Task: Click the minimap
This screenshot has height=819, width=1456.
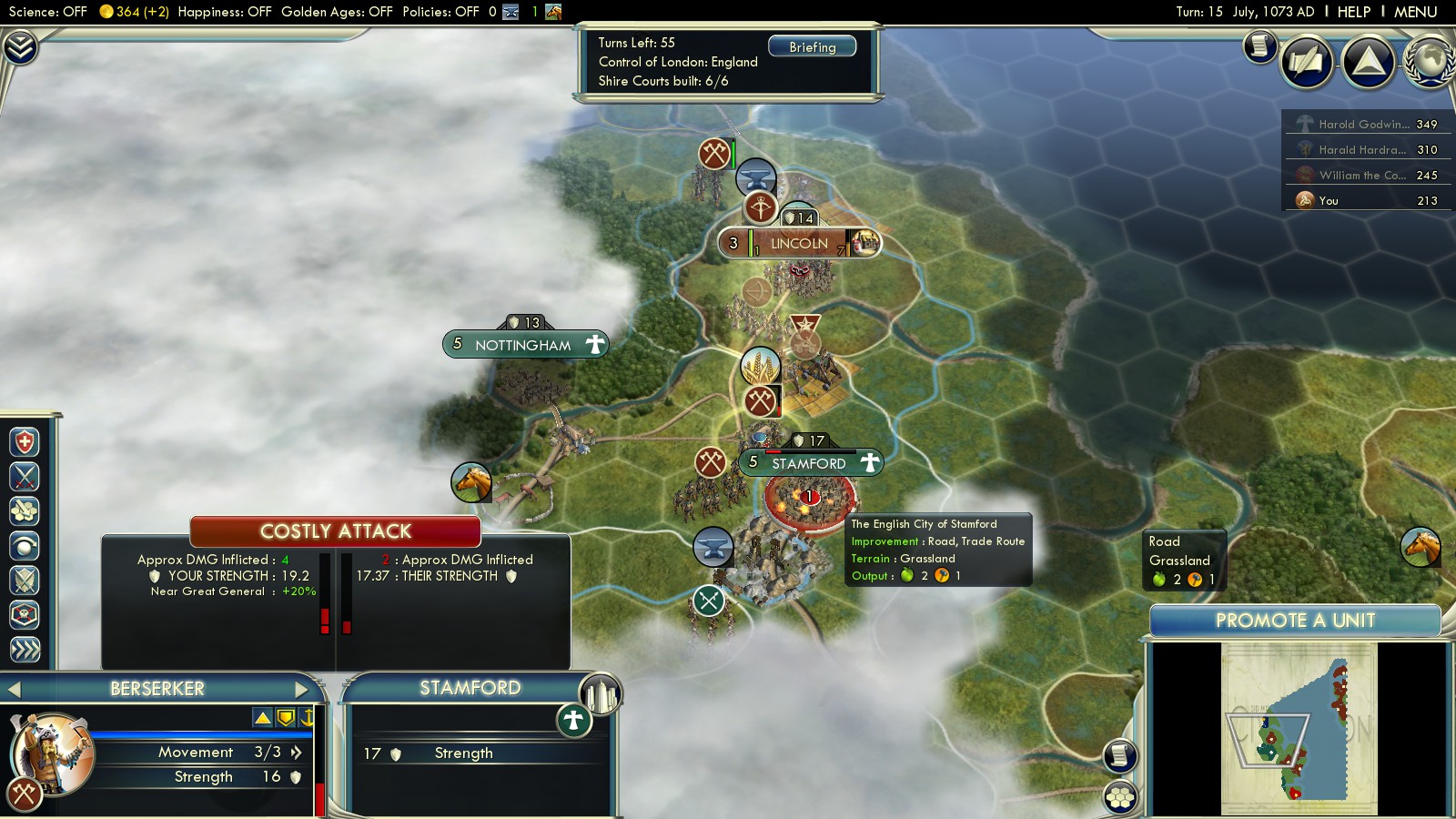Action: pos(1299,729)
